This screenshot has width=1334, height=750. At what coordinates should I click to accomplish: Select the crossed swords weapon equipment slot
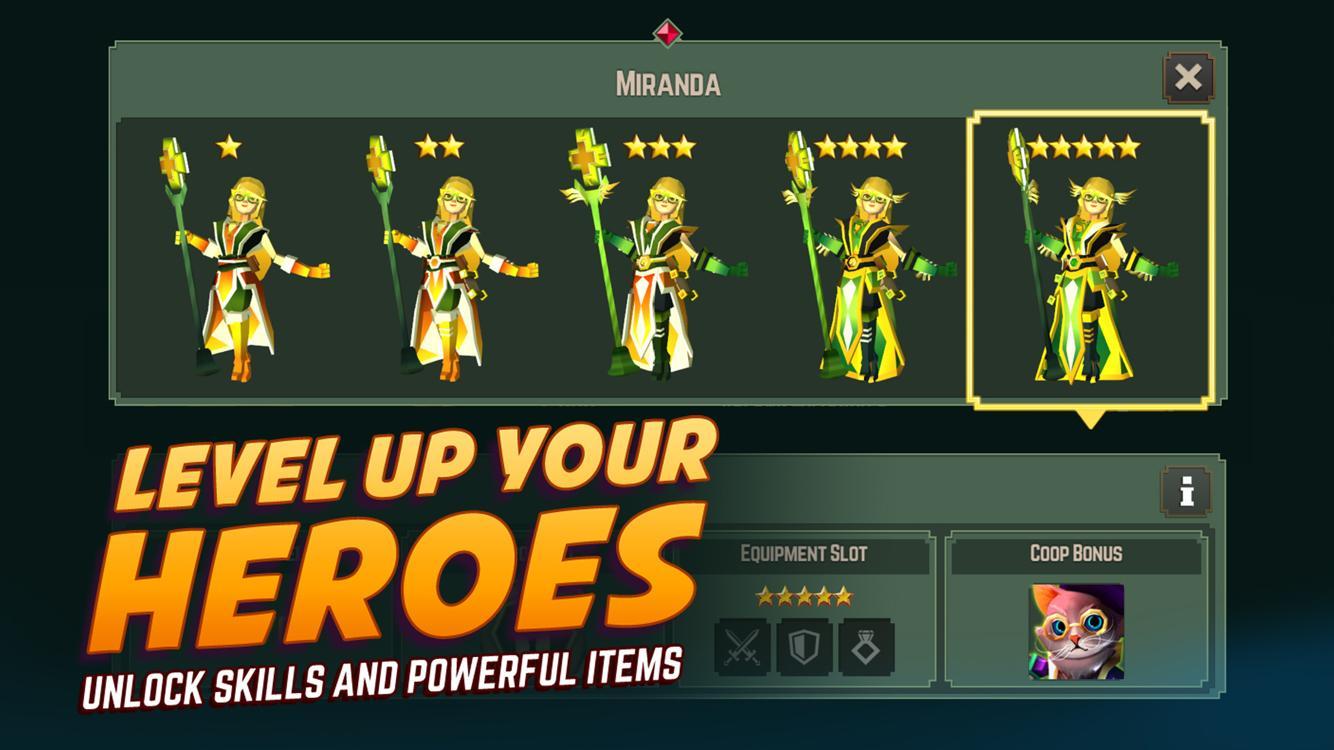[x=742, y=645]
